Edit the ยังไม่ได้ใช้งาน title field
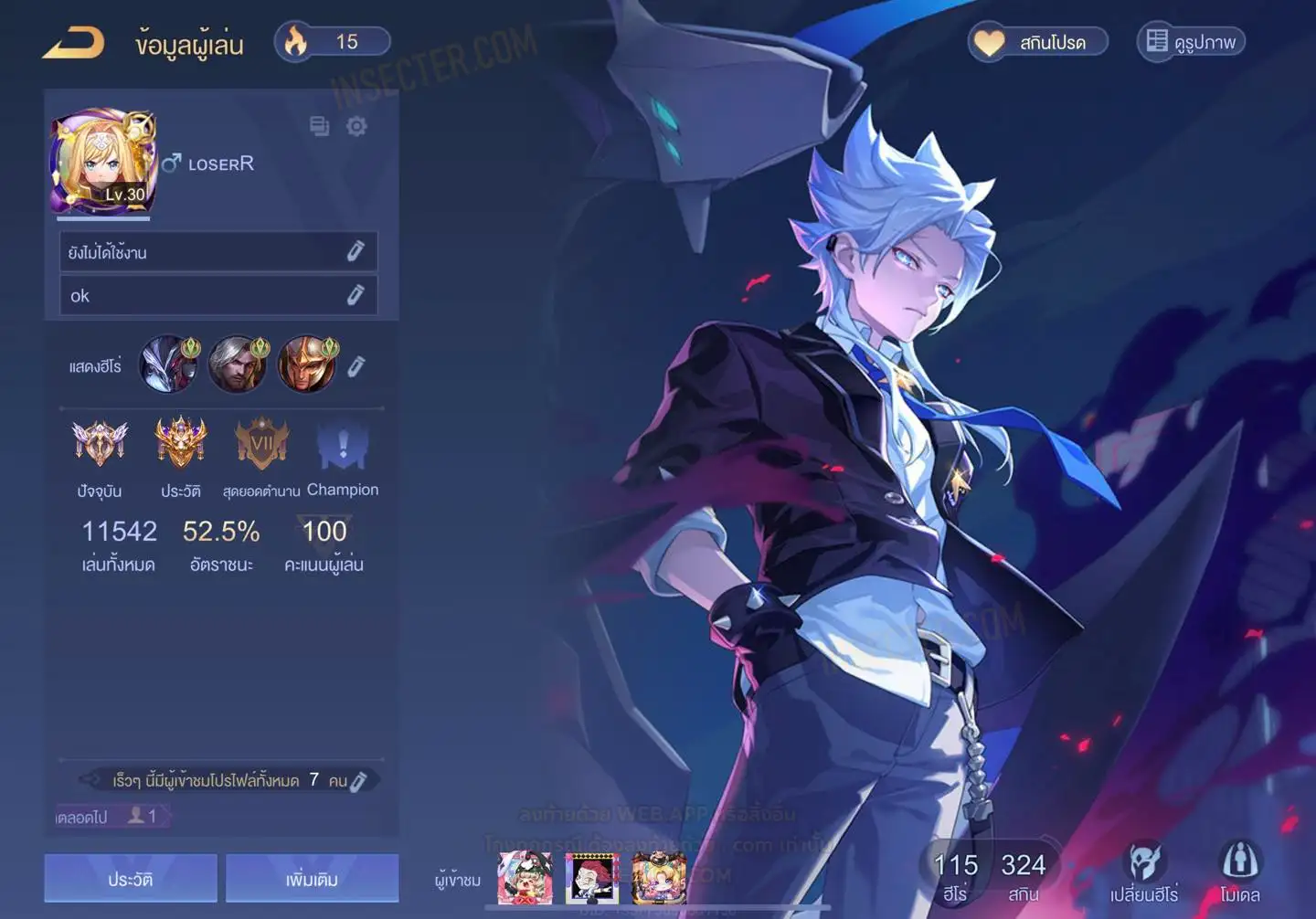Viewport: 1316px width, 919px height. coord(356,251)
